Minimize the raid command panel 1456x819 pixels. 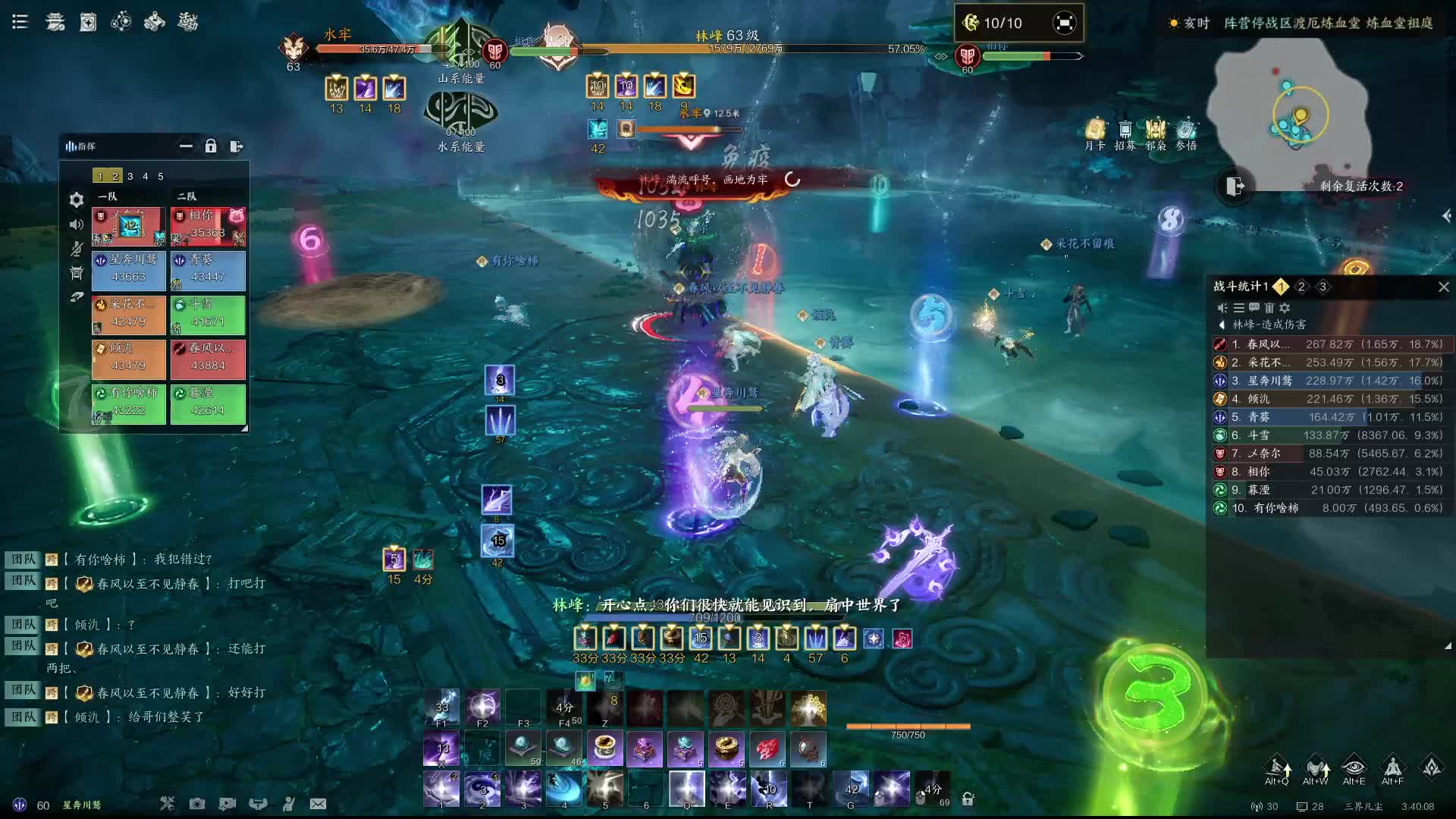point(186,146)
